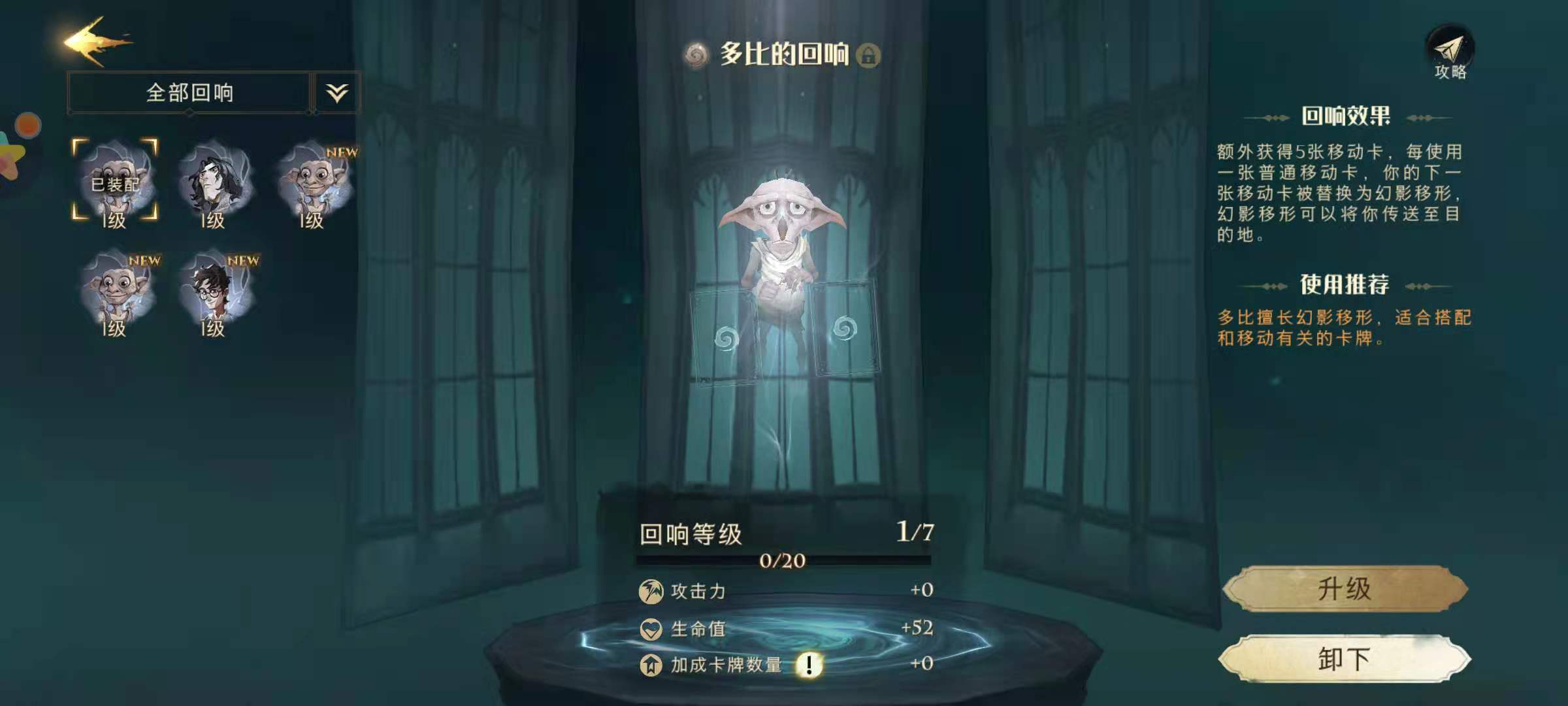Open the echo filter selector box
Viewport: 1568px width, 706px height.
[x=189, y=92]
